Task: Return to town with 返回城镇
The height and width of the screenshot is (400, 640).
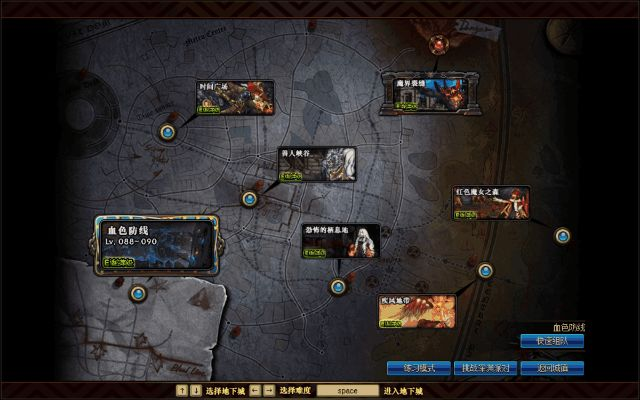Action: tap(552, 368)
